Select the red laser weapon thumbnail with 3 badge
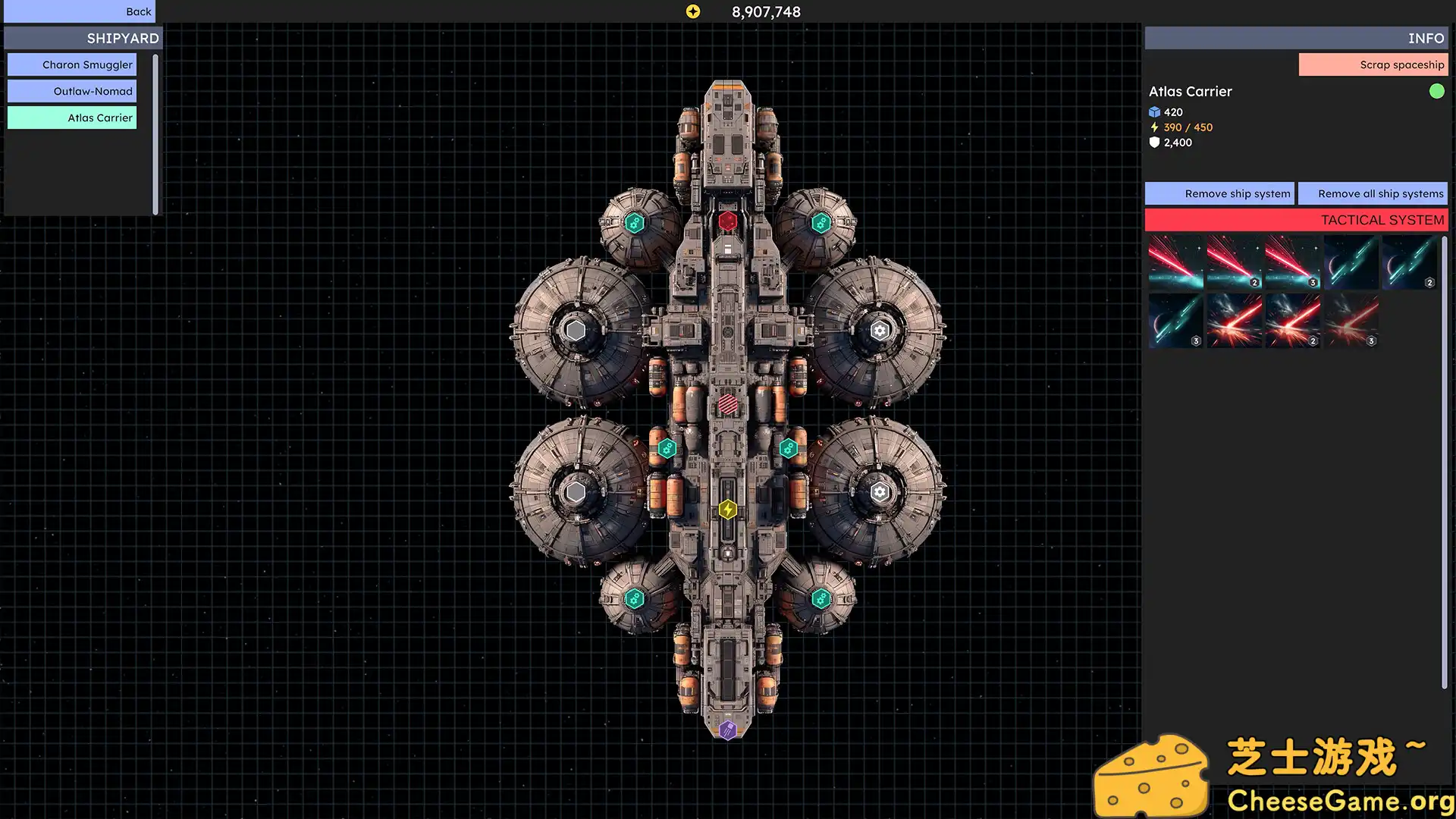 1293,263
